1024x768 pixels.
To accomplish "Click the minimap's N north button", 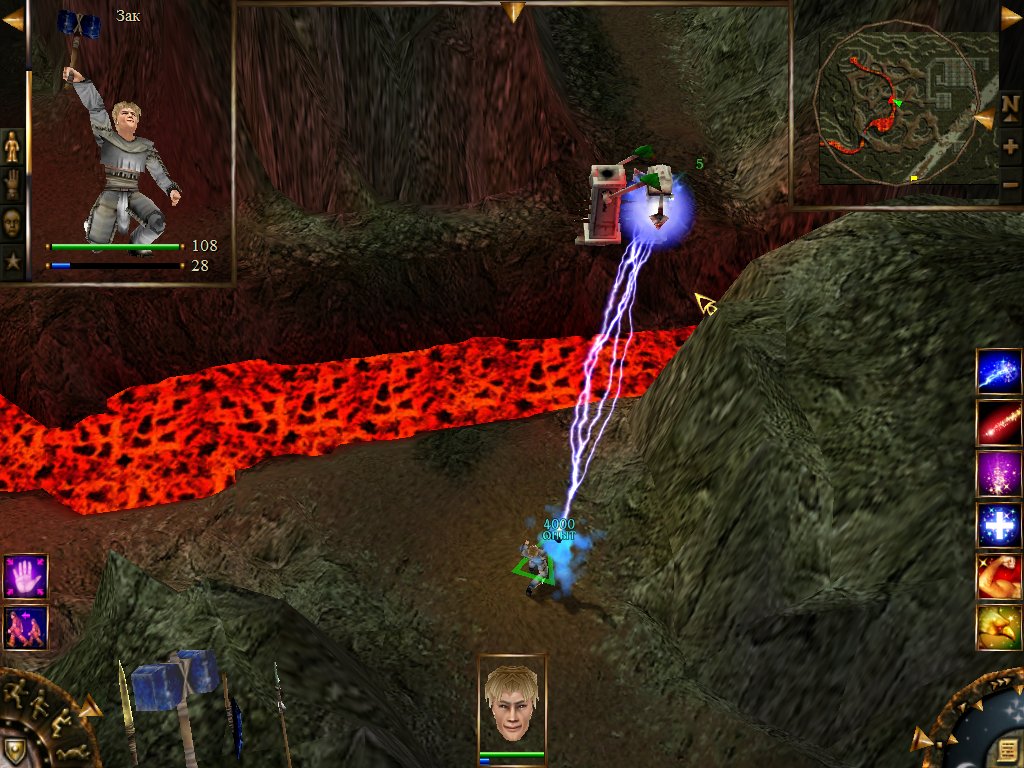I will (x=1009, y=103).
